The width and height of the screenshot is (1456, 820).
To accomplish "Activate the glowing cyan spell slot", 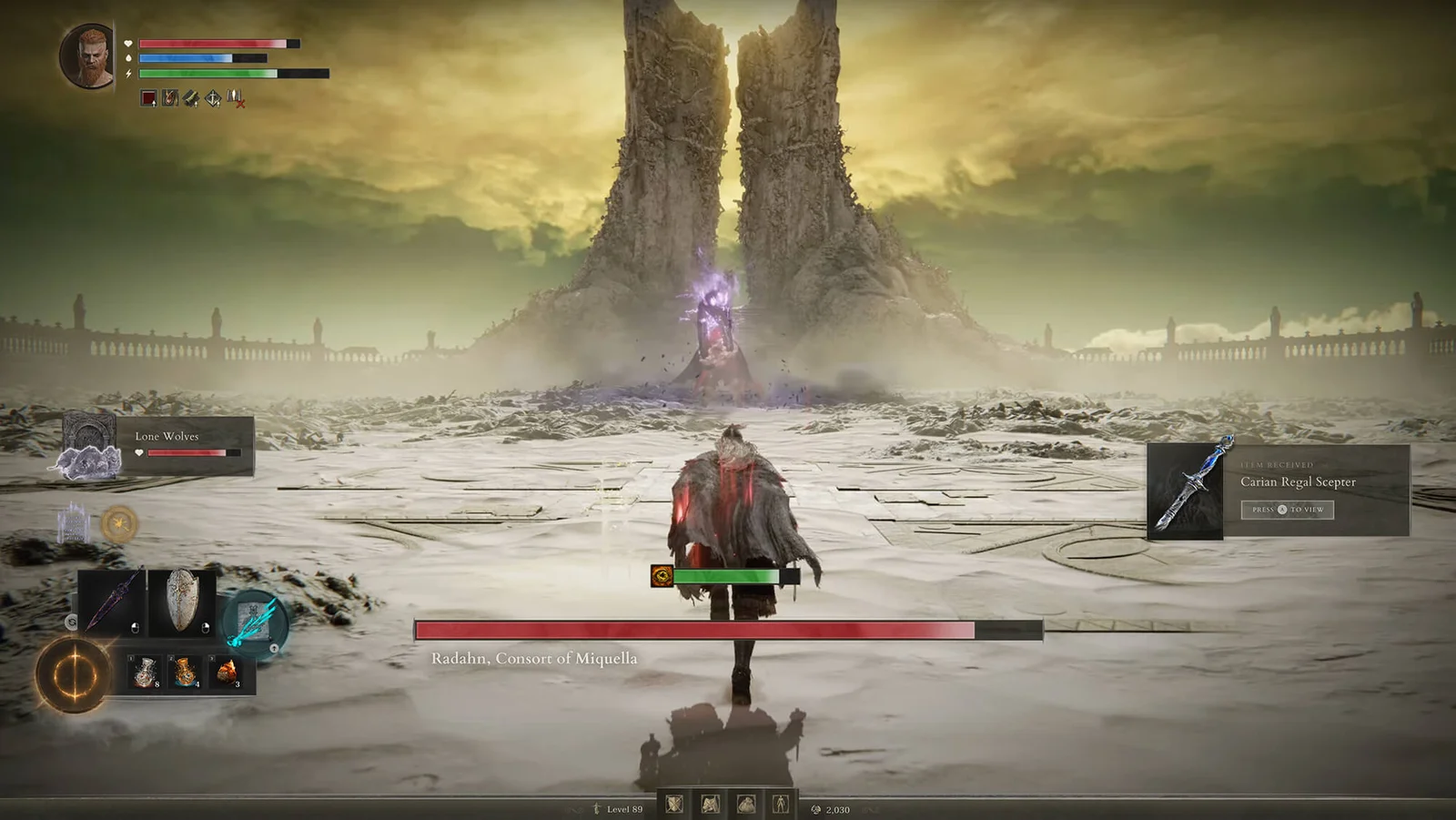I will (253, 621).
